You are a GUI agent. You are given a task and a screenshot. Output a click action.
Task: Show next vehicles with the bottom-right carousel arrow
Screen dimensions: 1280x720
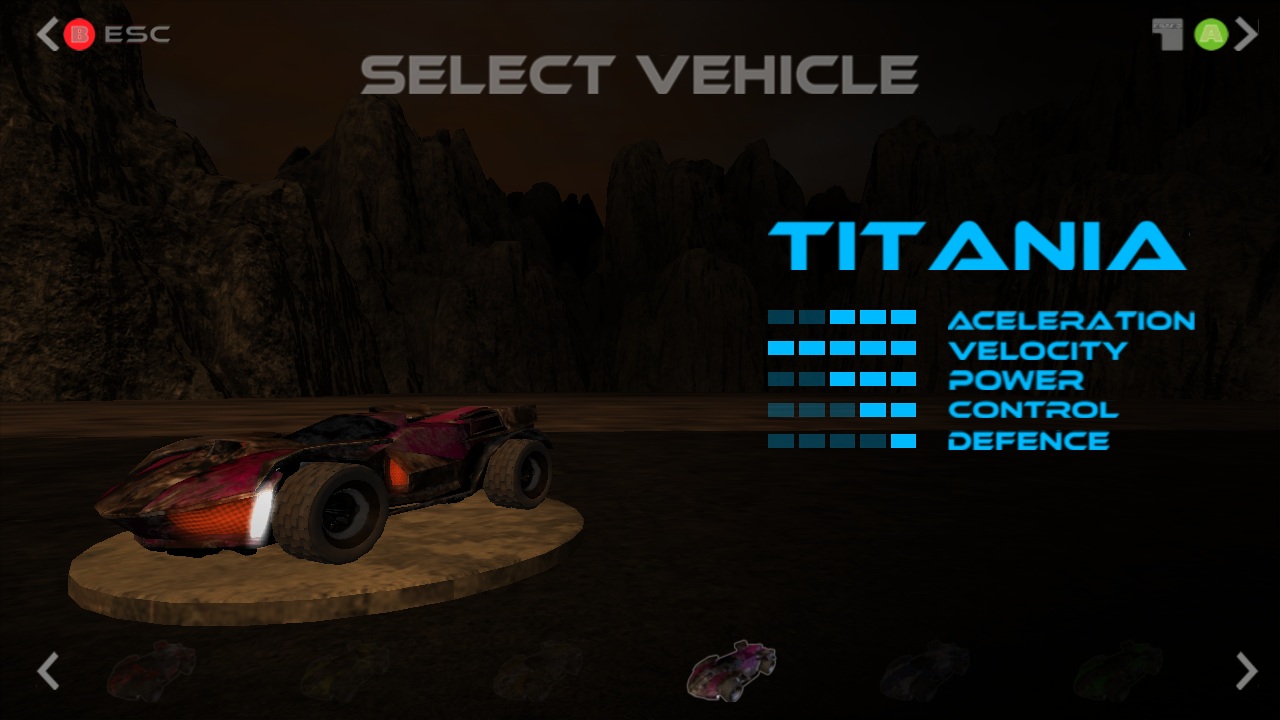pyautogui.click(x=1246, y=671)
